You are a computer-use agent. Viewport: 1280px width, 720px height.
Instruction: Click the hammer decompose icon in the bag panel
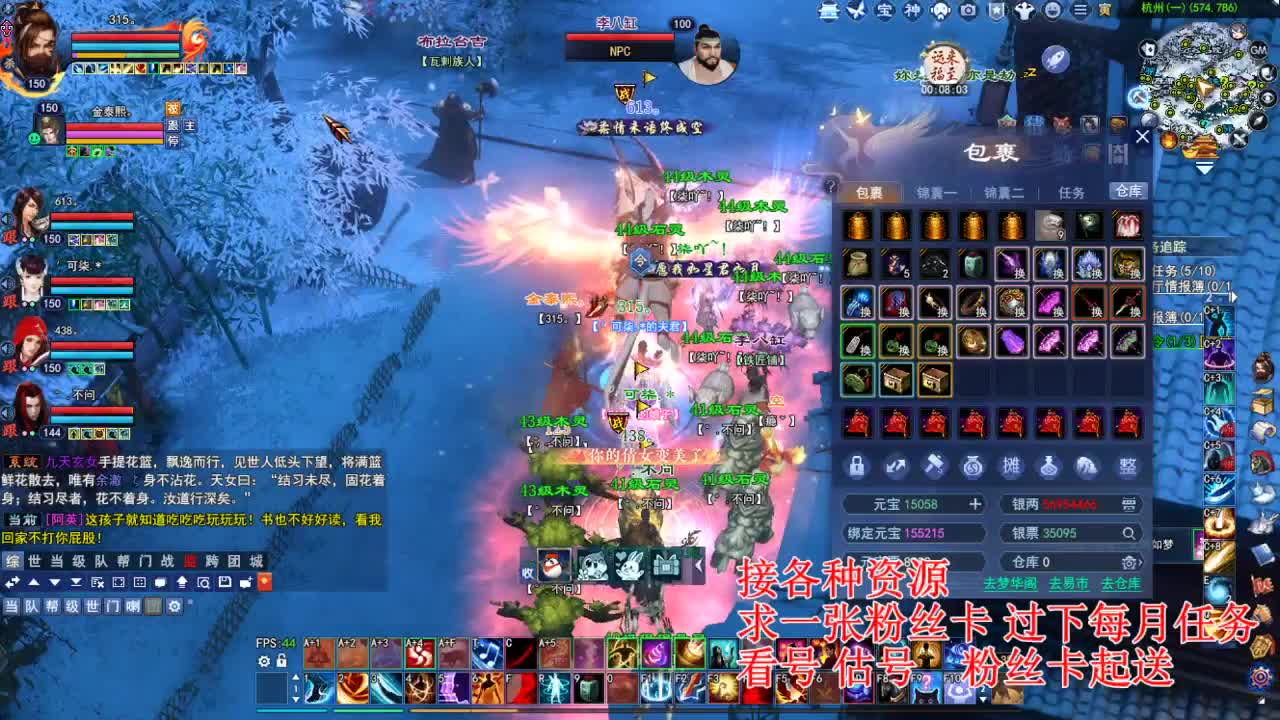coord(933,466)
